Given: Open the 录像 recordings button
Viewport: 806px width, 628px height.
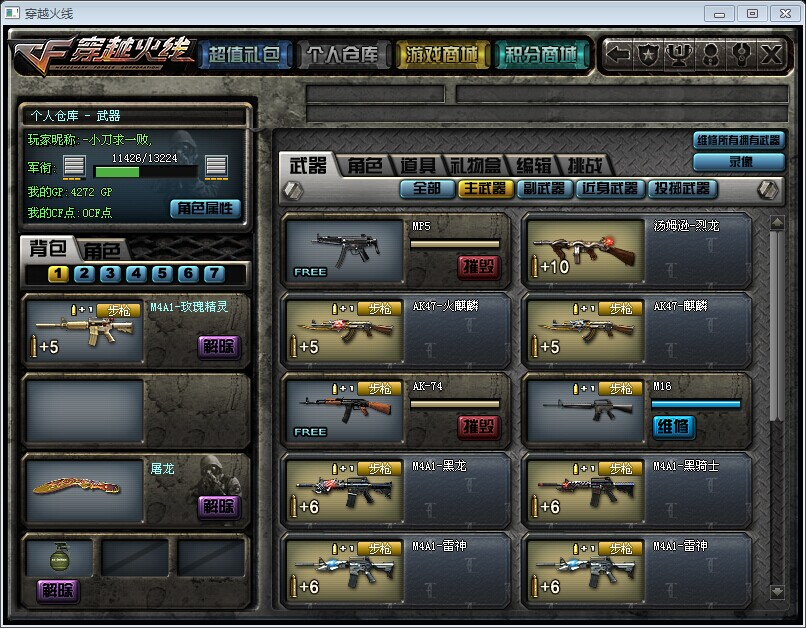Looking at the screenshot, I should pyautogui.click(x=739, y=161).
